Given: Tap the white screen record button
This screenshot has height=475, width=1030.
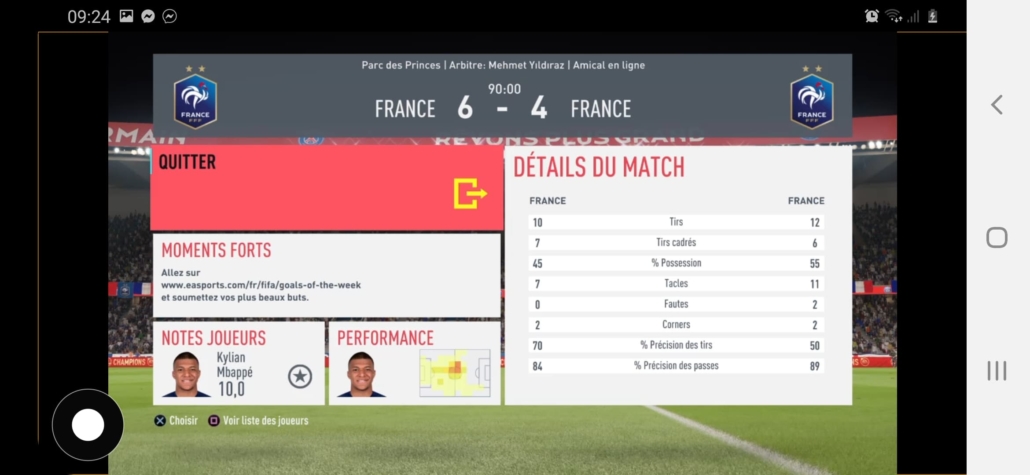Looking at the screenshot, I should pos(88,425).
